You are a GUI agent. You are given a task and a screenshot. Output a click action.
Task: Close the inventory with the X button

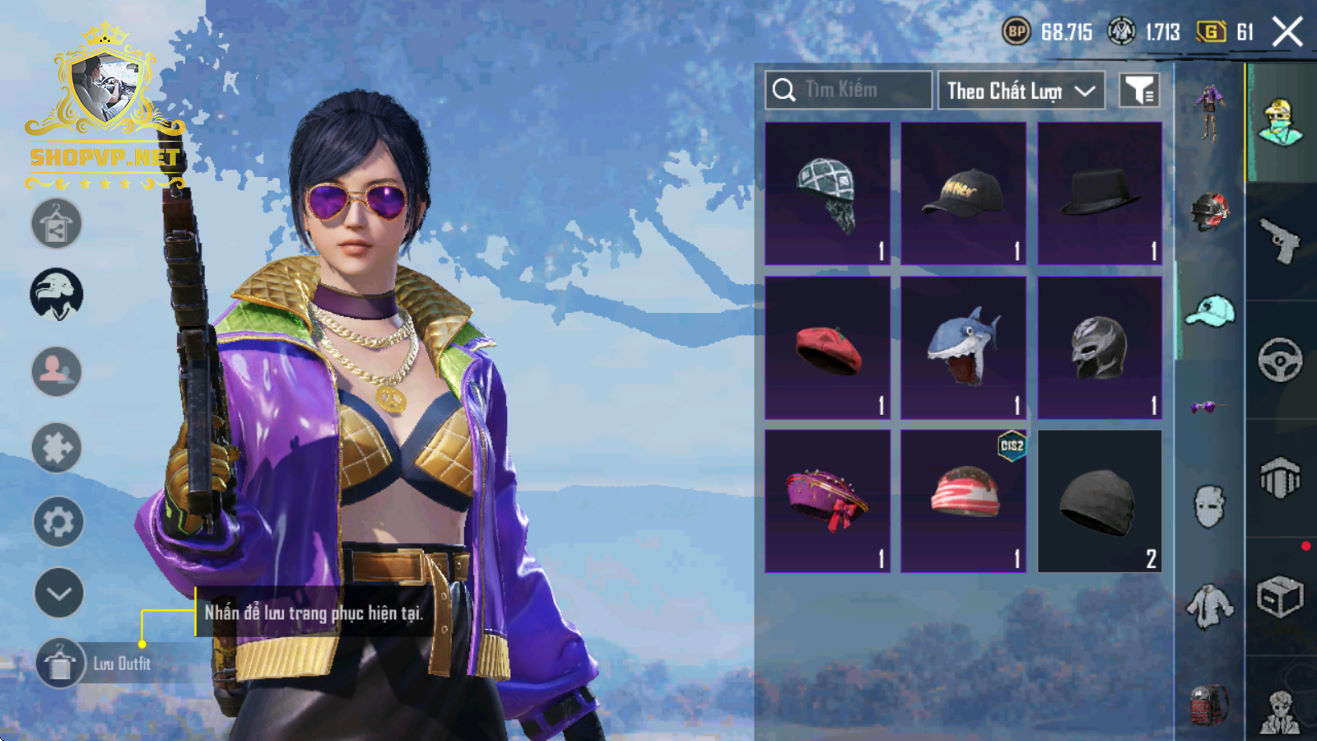click(x=1287, y=32)
